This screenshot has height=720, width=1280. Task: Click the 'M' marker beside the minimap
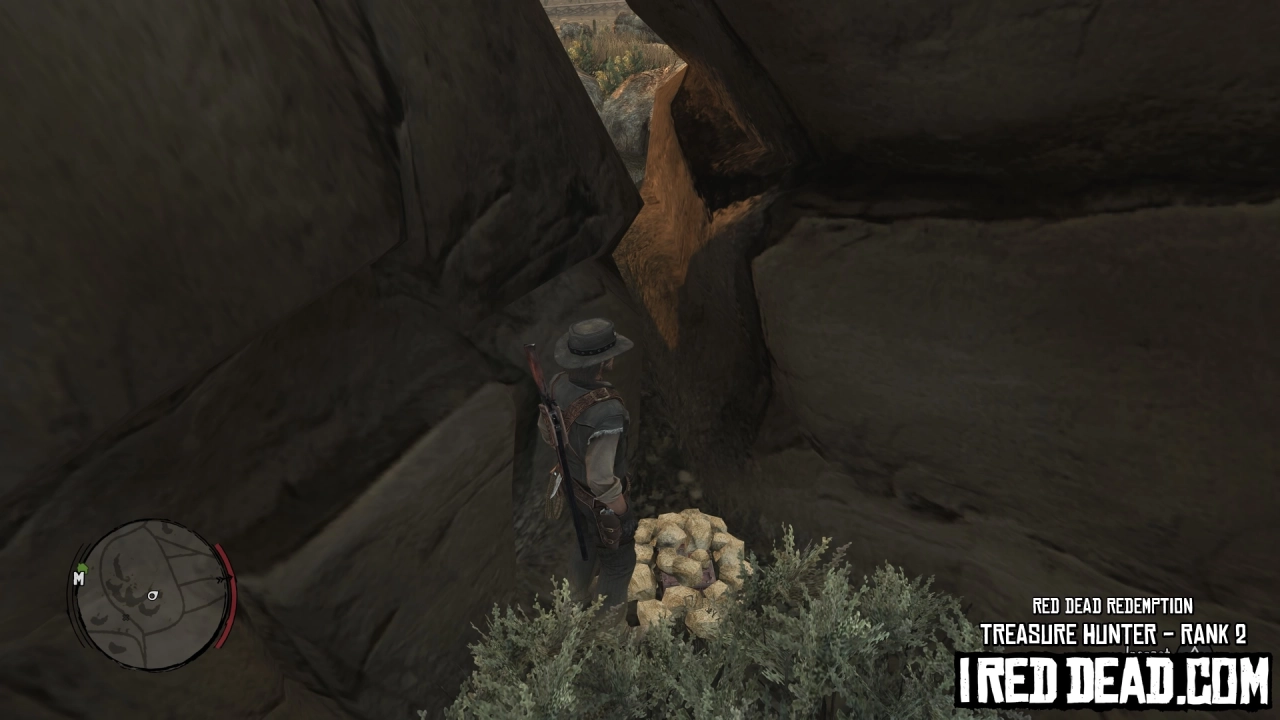pyautogui.click(x=79, y=579)
